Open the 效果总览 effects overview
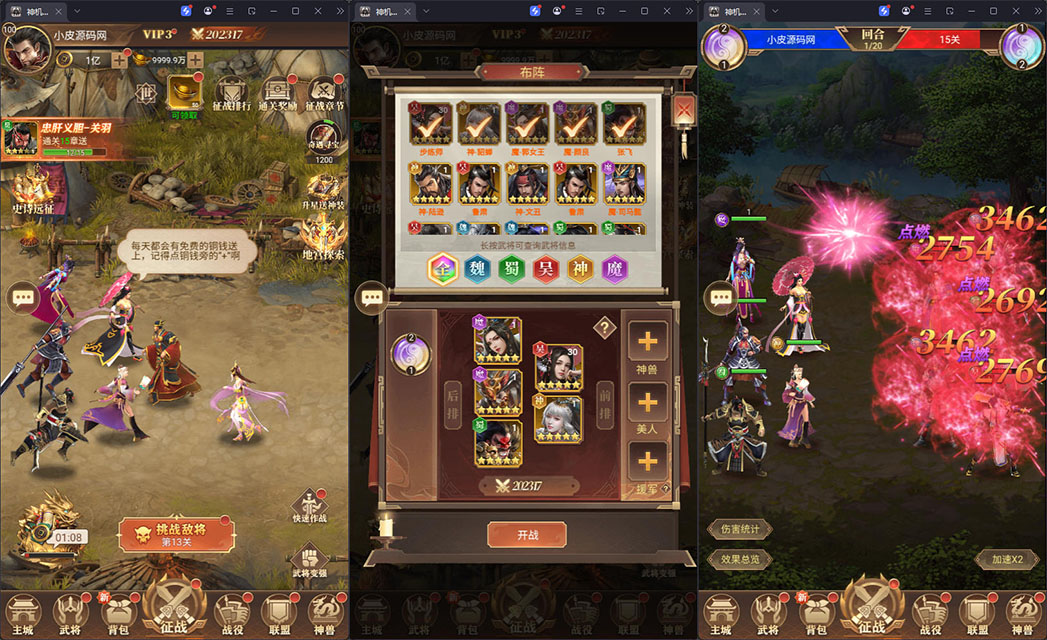This screenshot has height=640, width=1047. pyautogui.click(x=740, y=560)
